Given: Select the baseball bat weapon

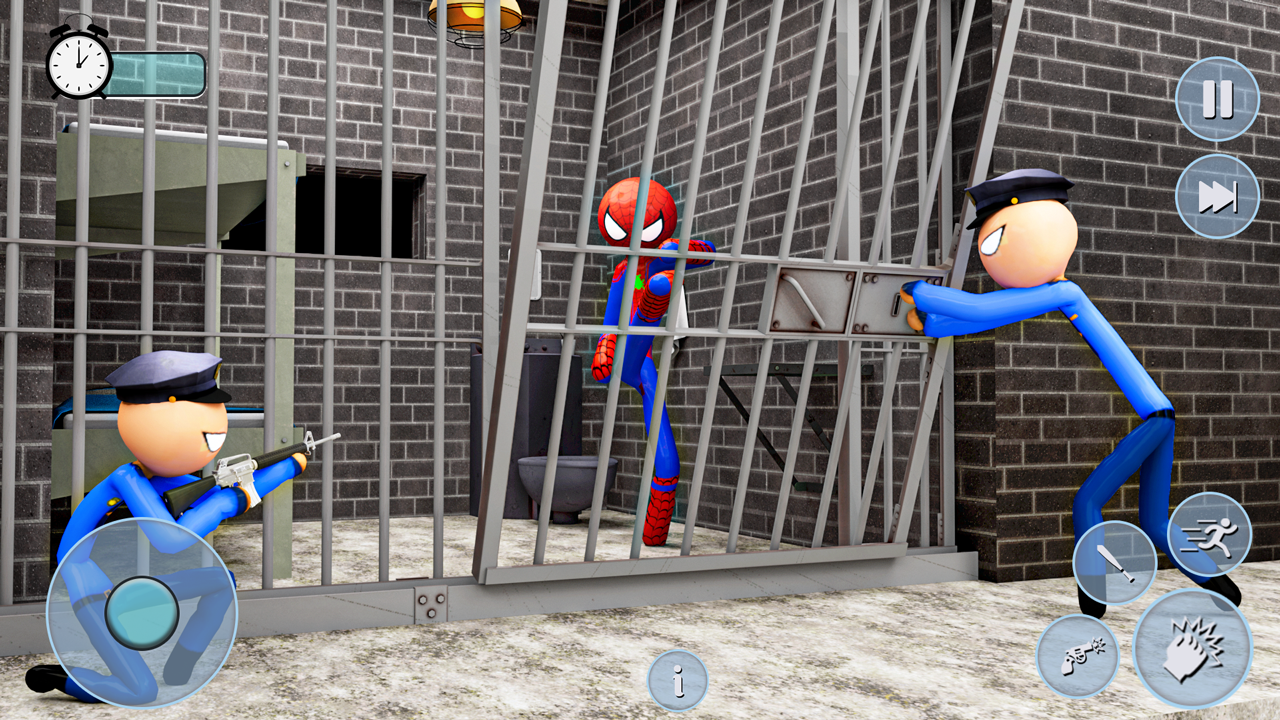Looking at the screenshot, I should [x=1113, y=563].
